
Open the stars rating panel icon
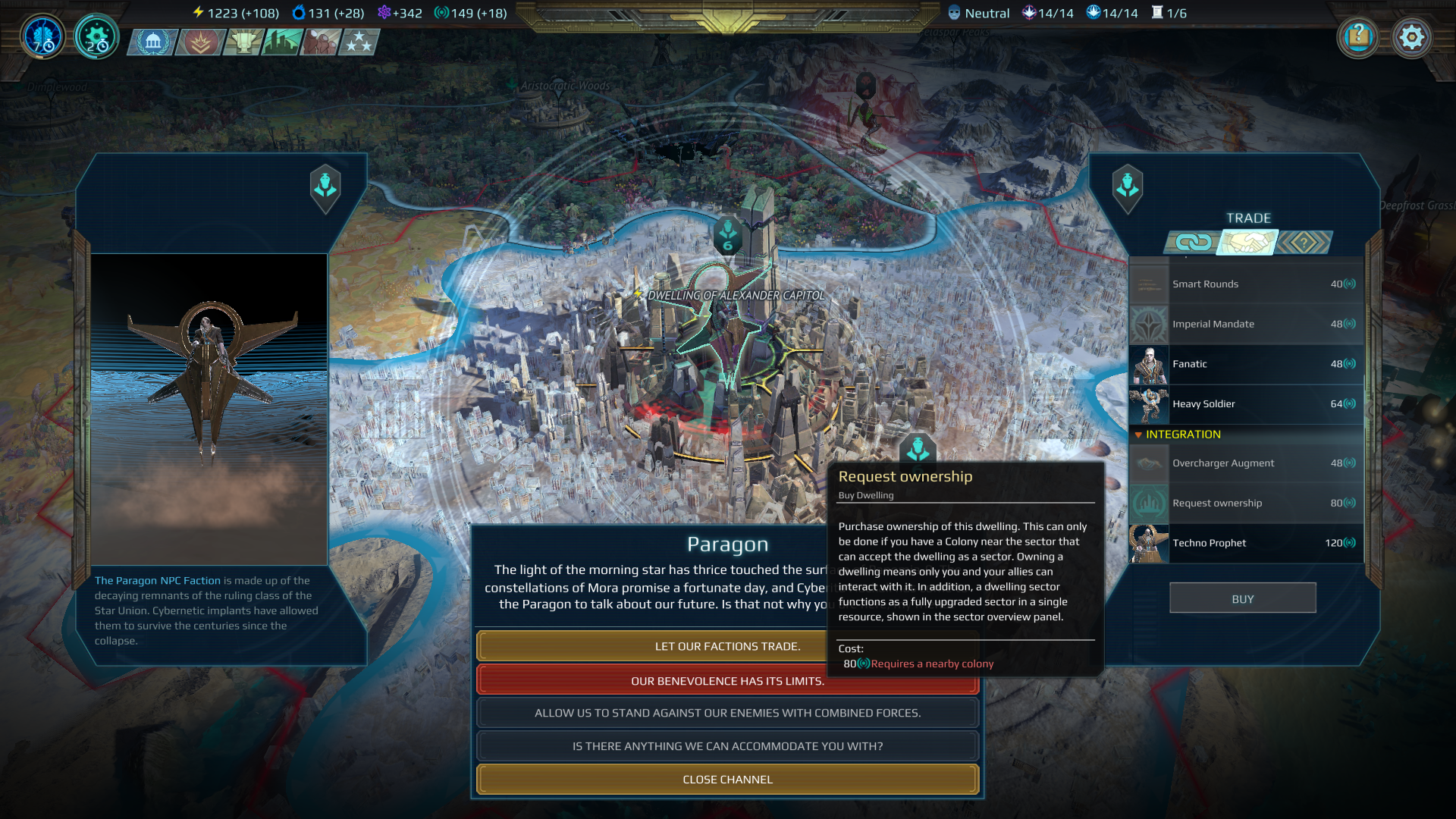(x=359, y=42)
